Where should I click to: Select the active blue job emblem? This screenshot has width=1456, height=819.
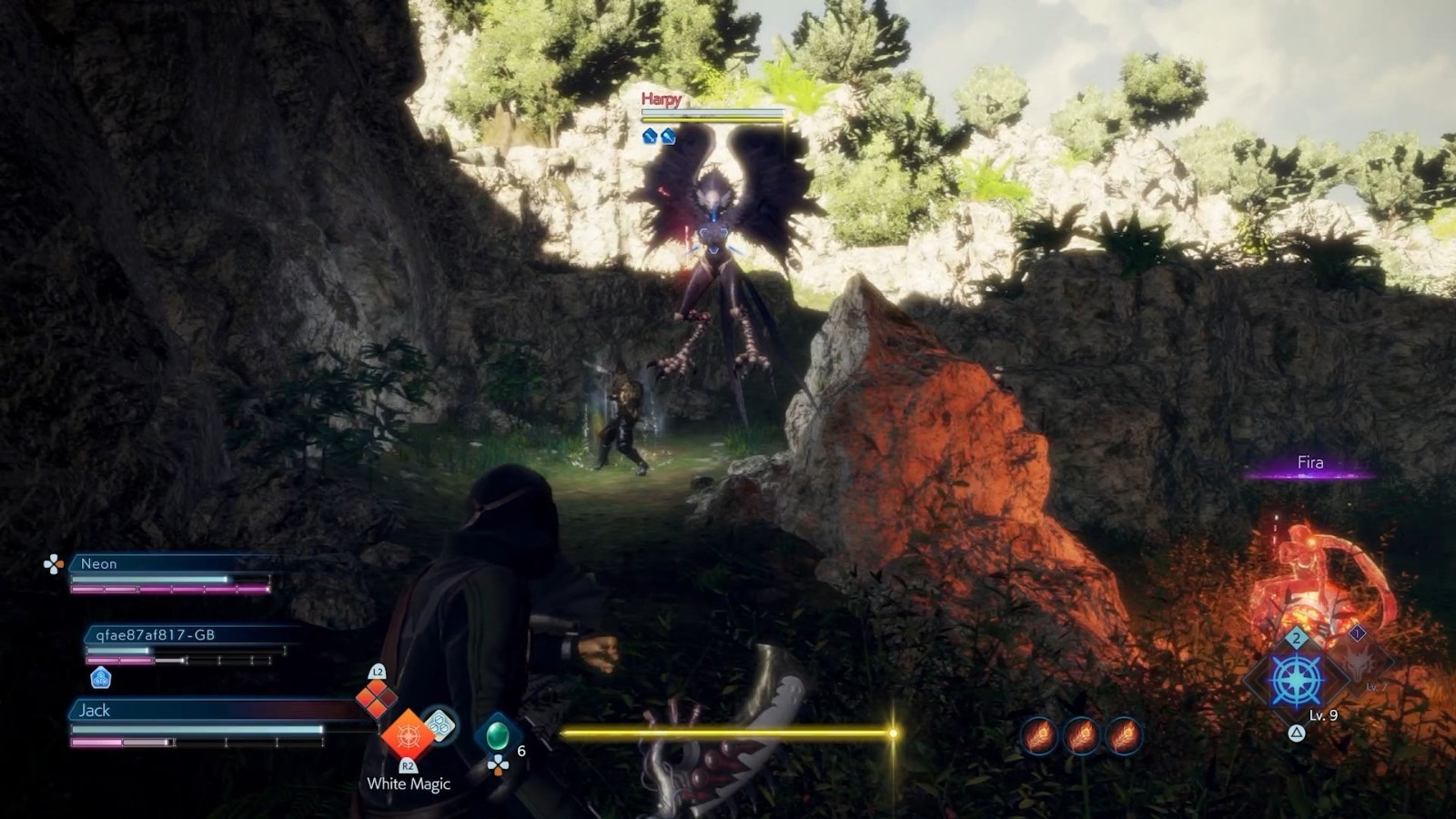(1296, 680)
